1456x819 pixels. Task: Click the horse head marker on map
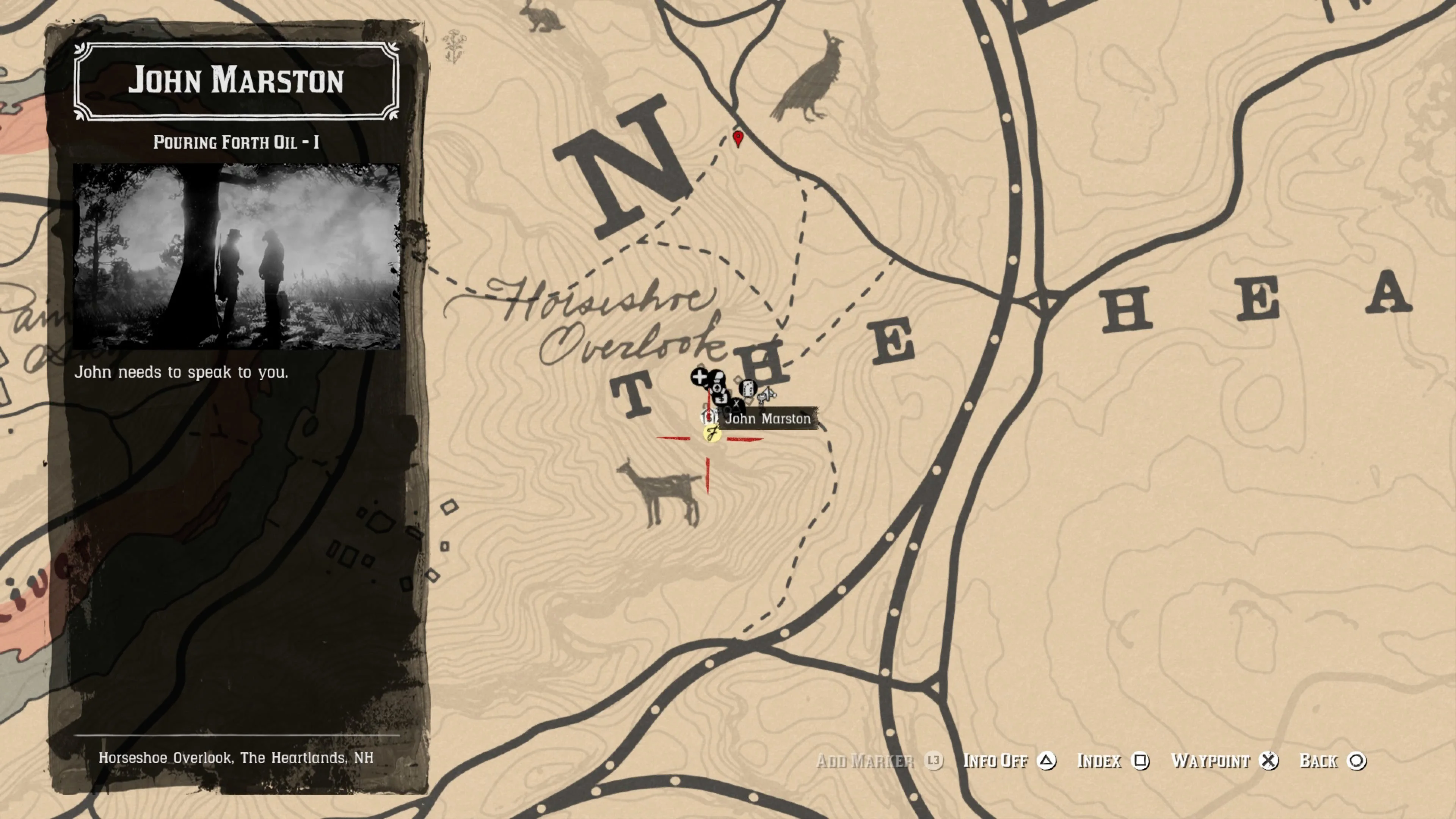pyautogui.click(x=766, y=395)
